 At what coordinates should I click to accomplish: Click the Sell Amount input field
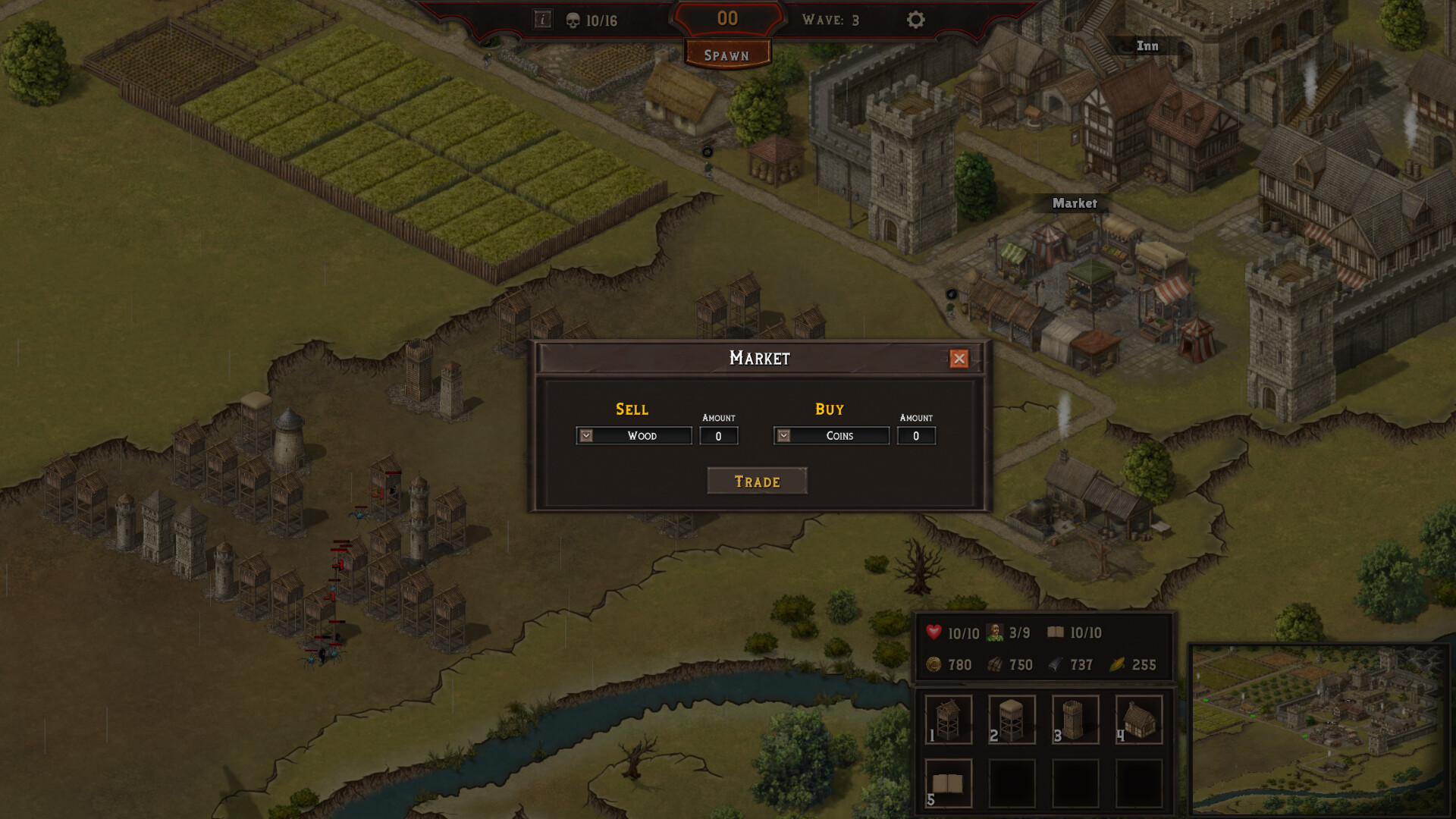(718, 435)
